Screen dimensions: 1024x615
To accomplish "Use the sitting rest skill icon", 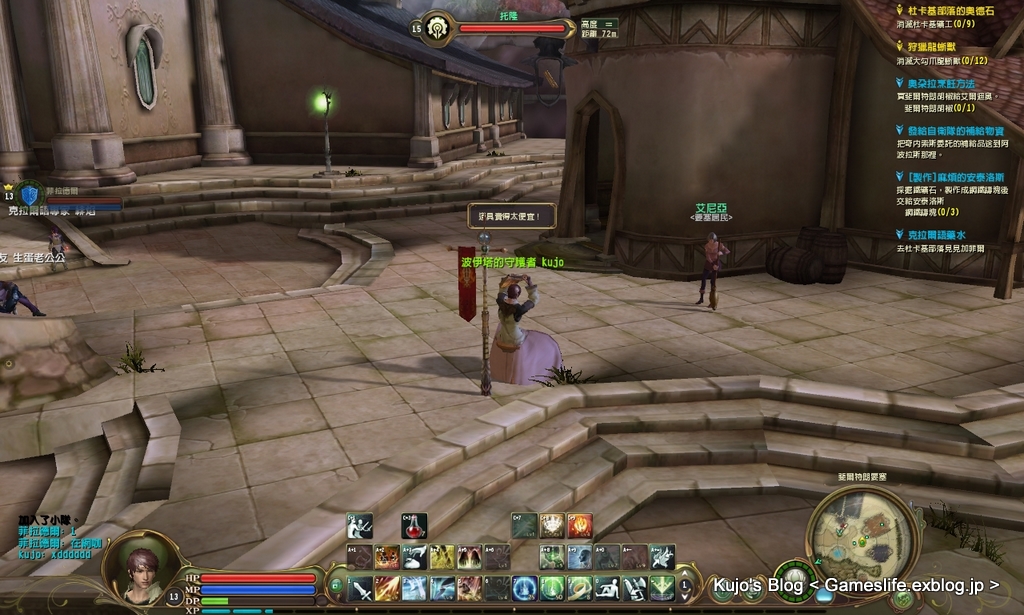I will click(608, 588).
